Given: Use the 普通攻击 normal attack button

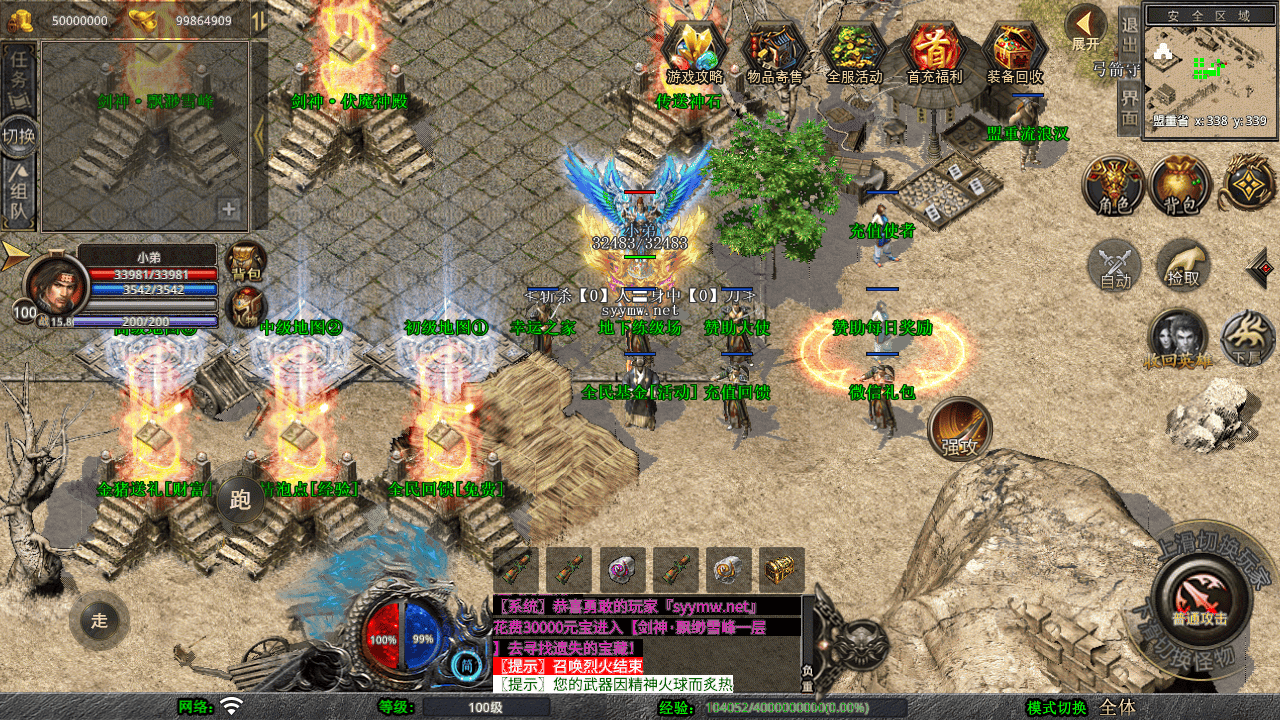Looking at the screenshot, I should click(x=1199, y=599).
